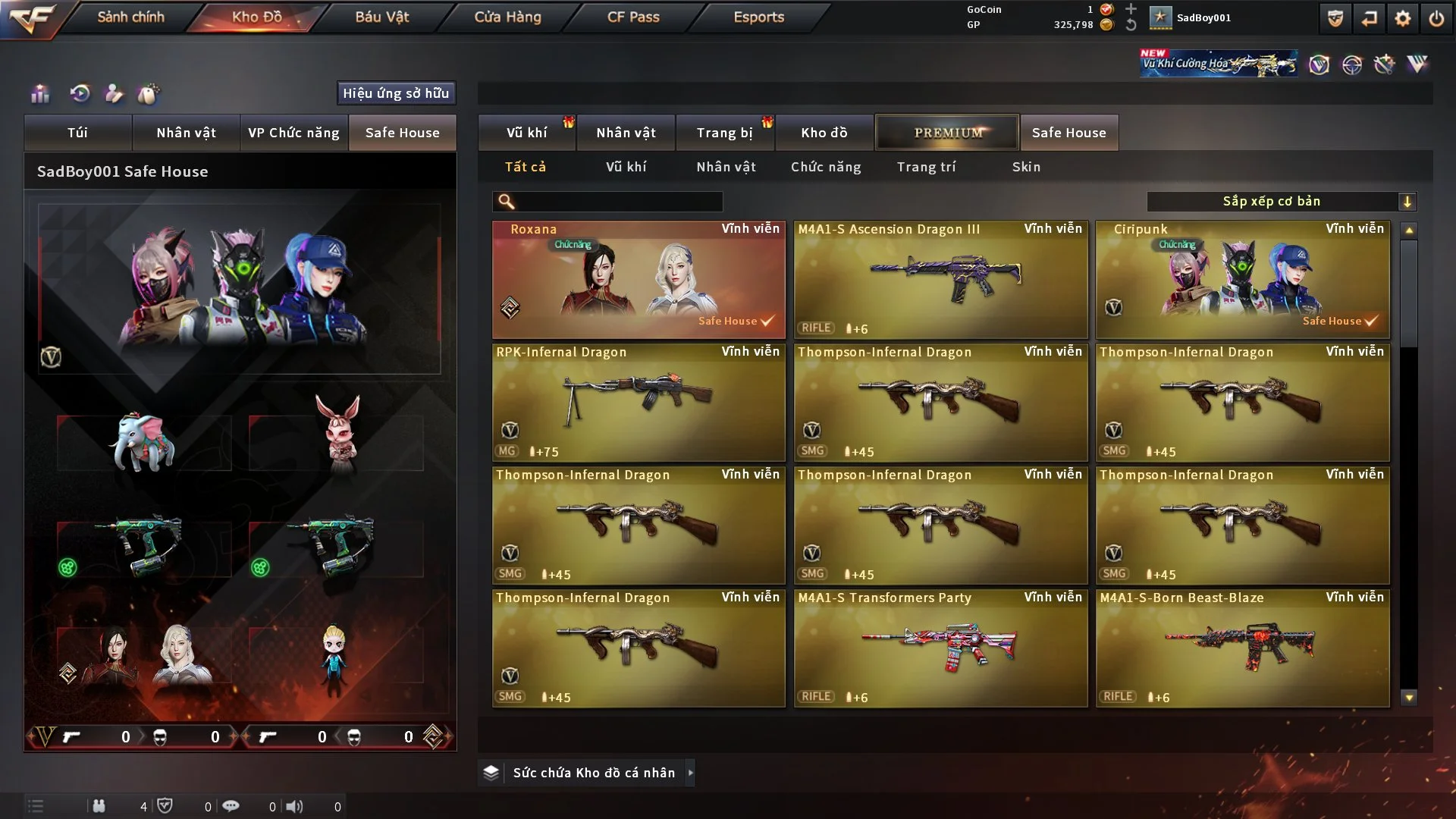Open the gear settings icon
The image size is (1456, 819).
click(x=1402, y=18)
